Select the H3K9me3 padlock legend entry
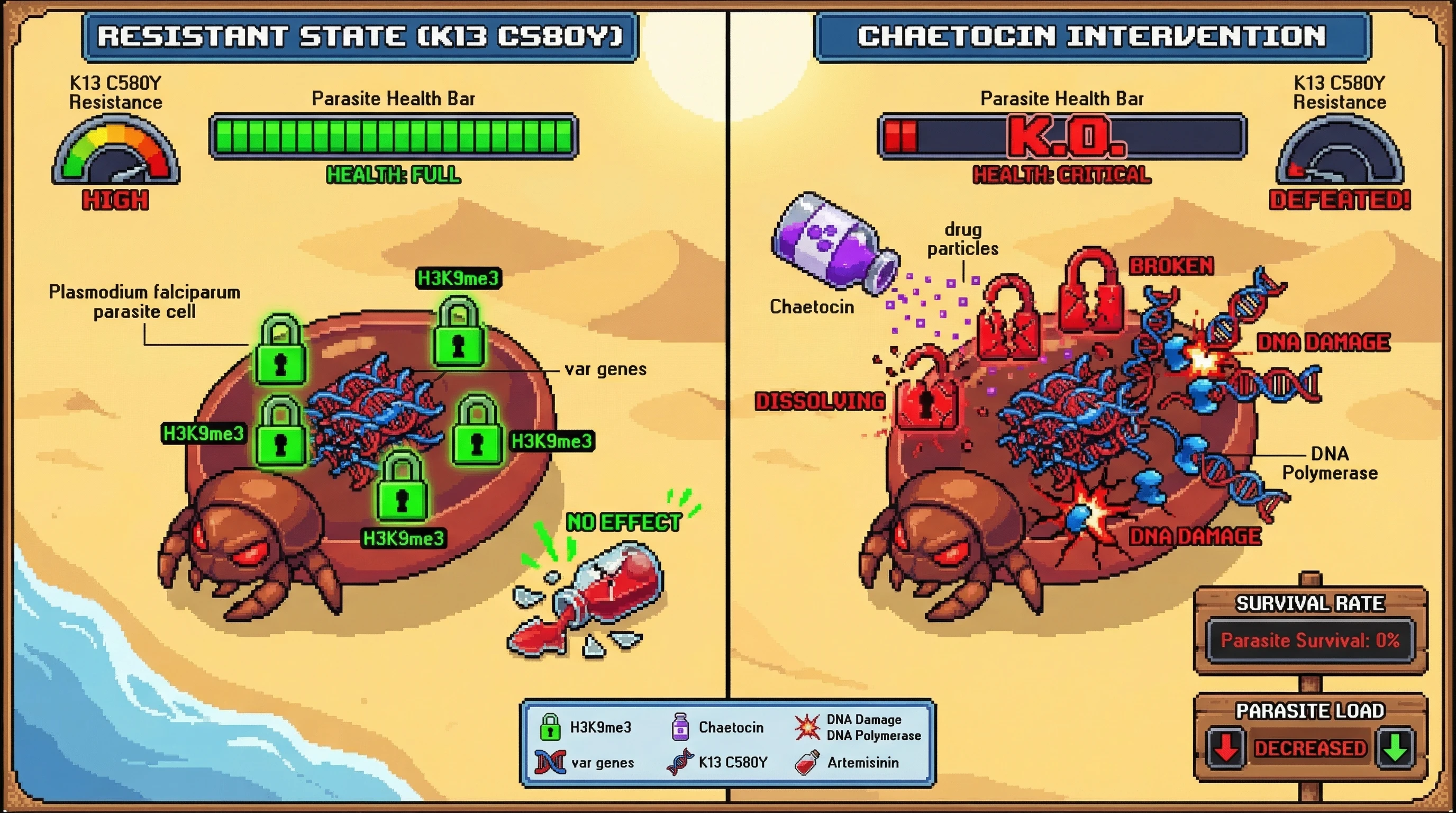 tap(585, 727)
